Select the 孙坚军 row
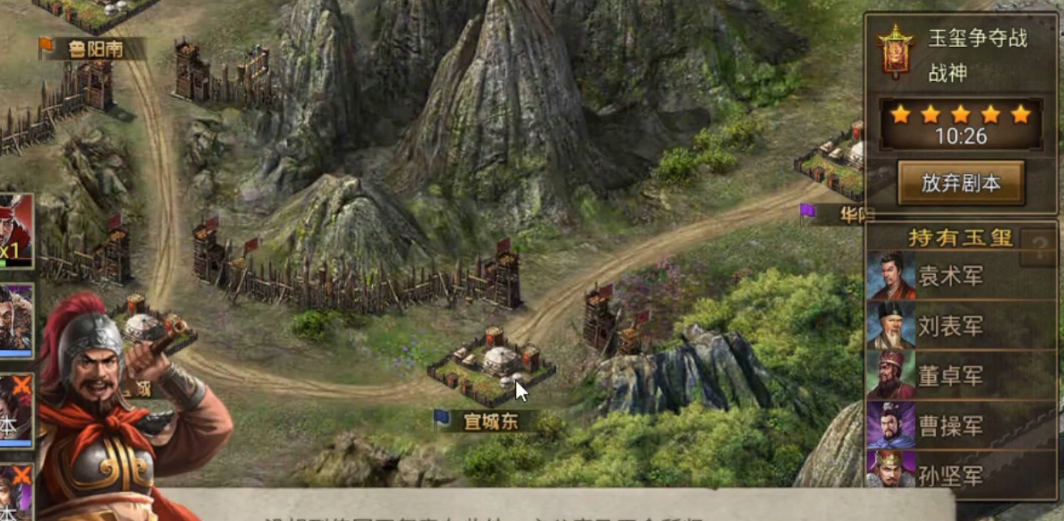Viewport: 1064px width, 521px height. [x=960, y=474]
